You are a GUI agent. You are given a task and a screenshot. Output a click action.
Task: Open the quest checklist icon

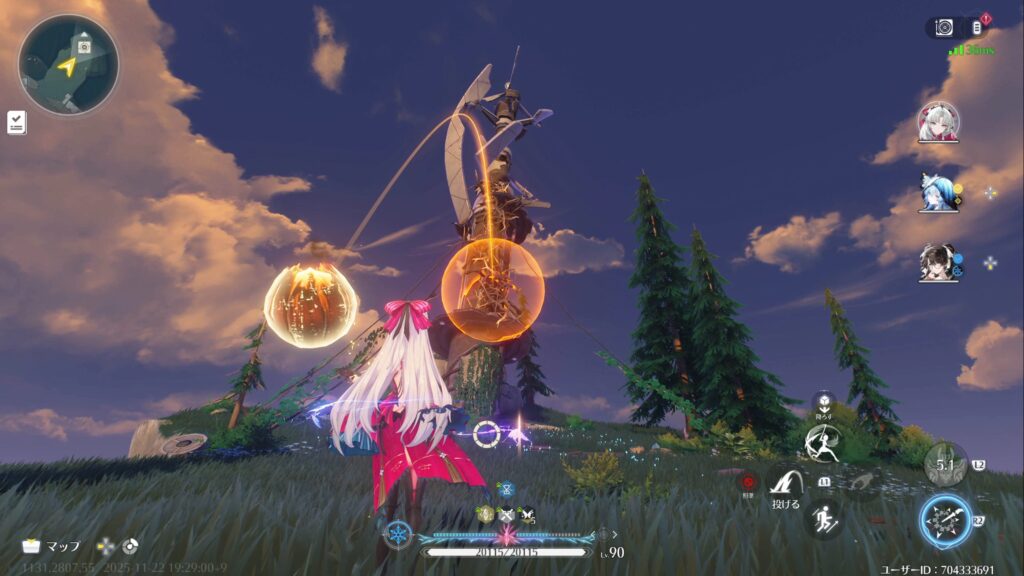(17, 123)
